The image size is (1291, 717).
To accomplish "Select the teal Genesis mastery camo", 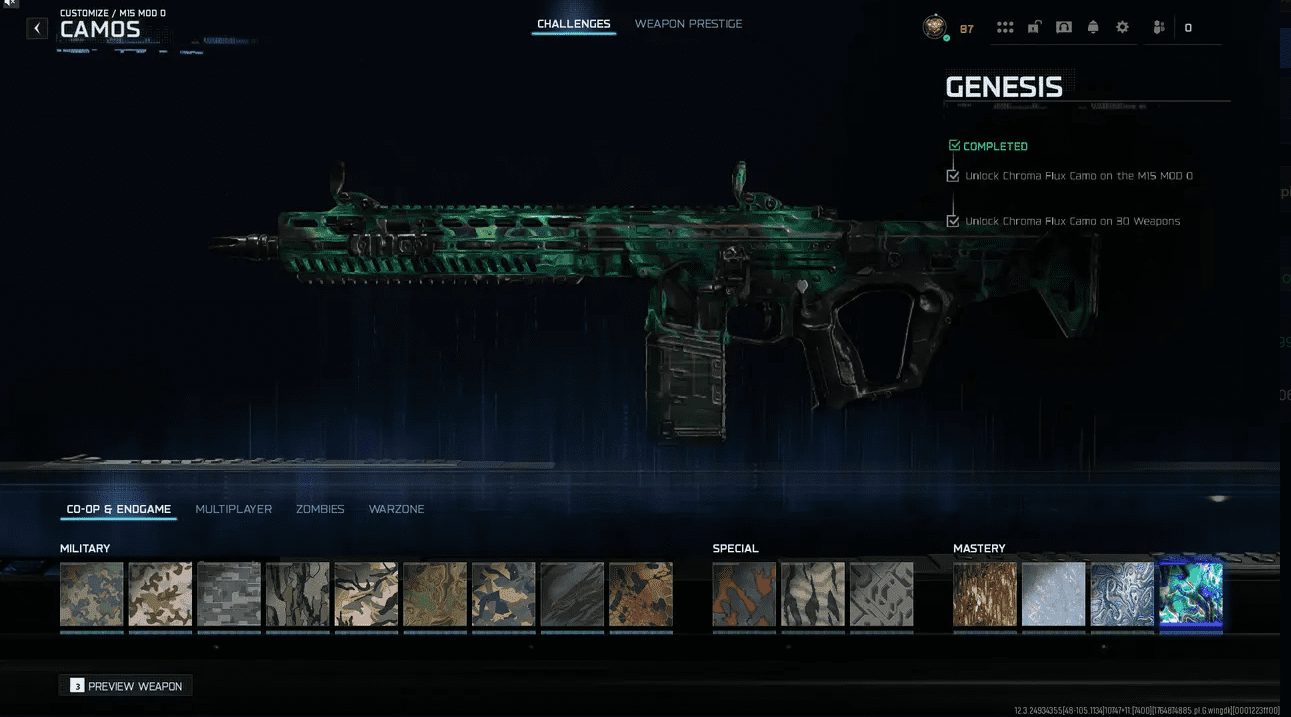I will [1190, 594].
